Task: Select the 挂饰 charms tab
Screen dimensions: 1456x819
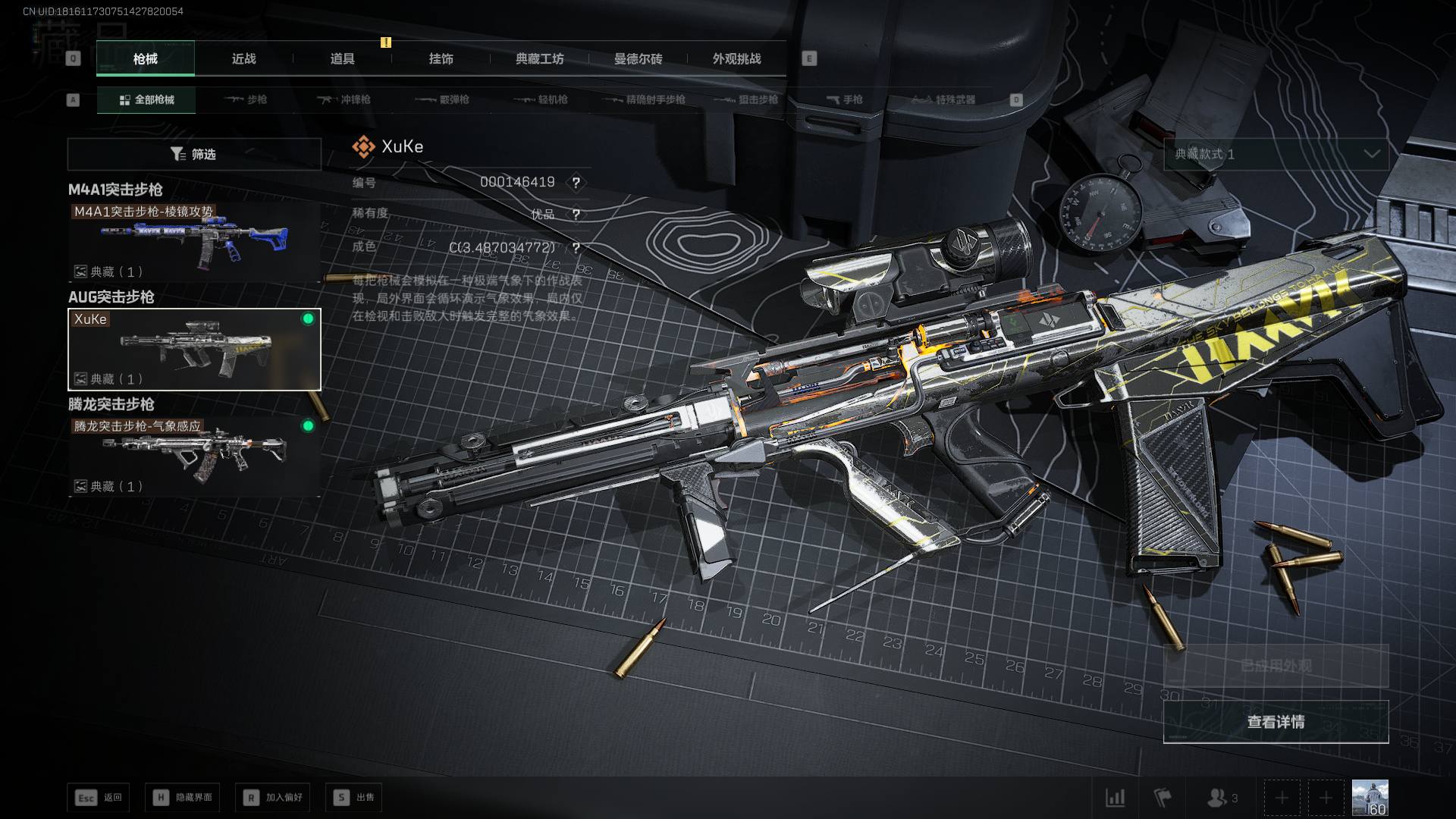Action: (441, 59)
